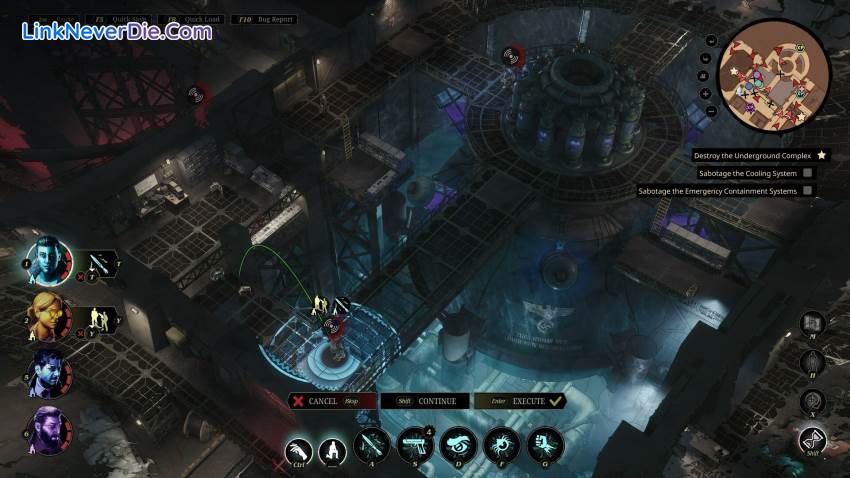
Task: Activate the knife attack ability
Action: click(371, 445)
